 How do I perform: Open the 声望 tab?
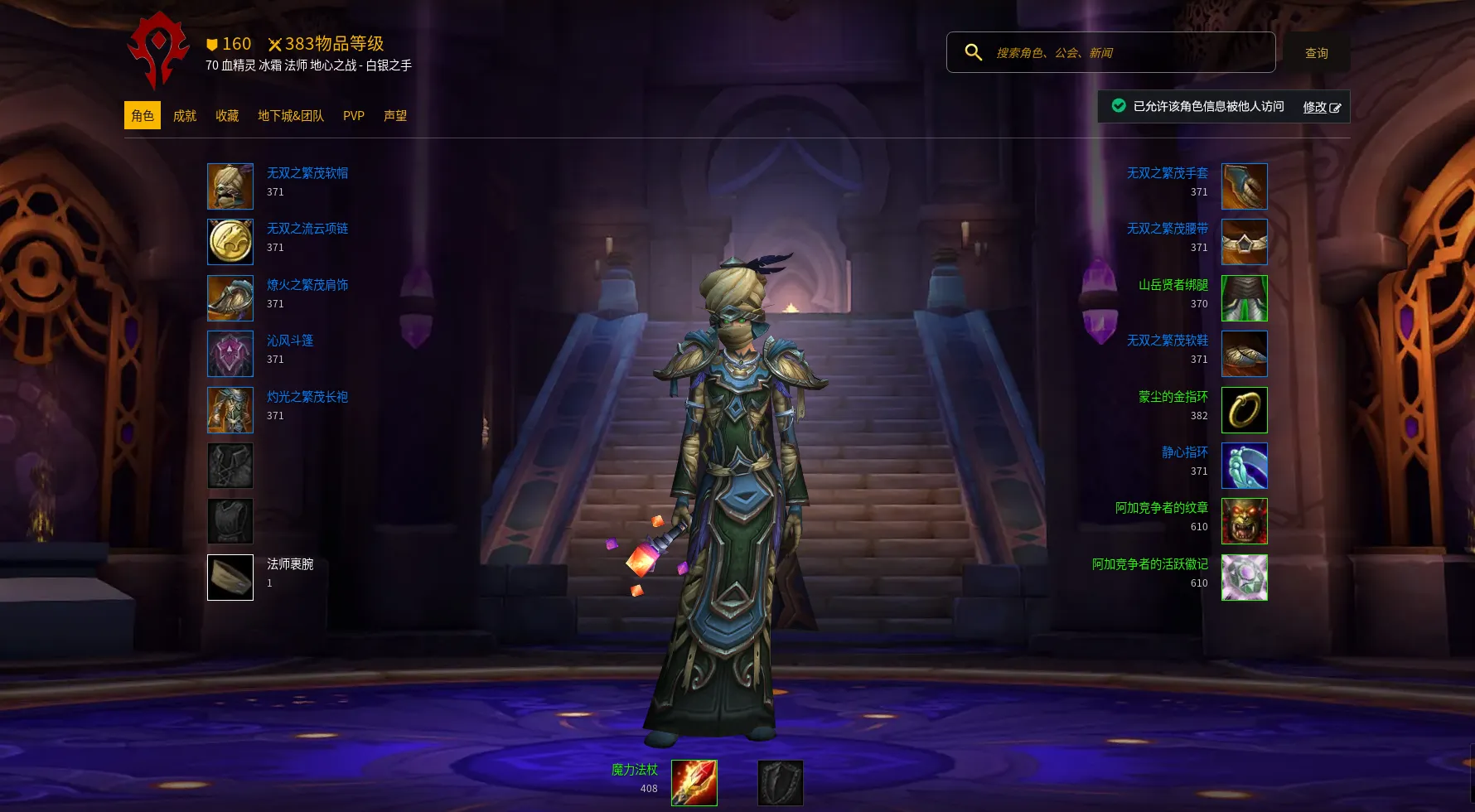395,116
